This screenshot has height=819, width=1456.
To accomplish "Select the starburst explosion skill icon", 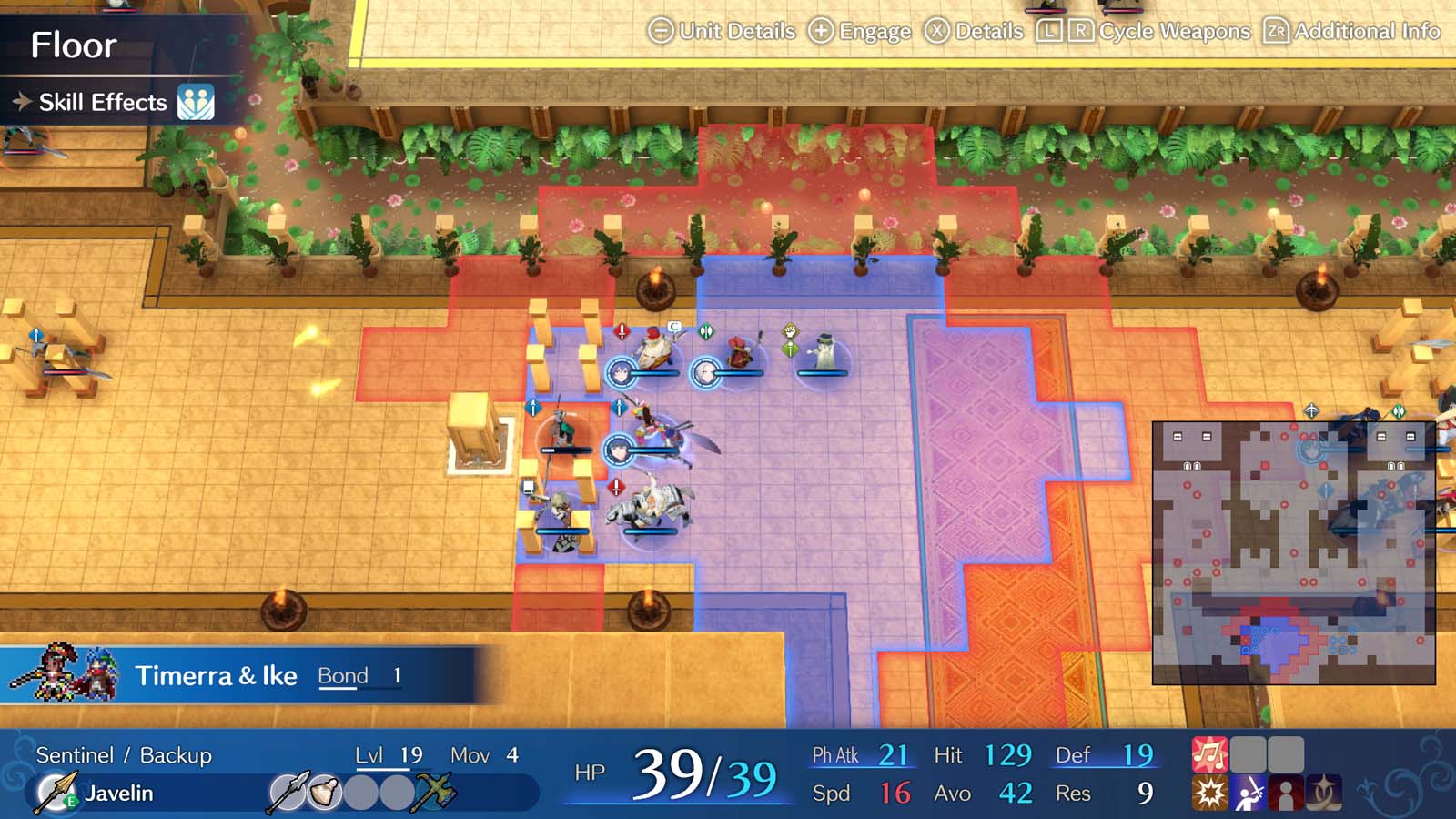I will point(1210,792).
